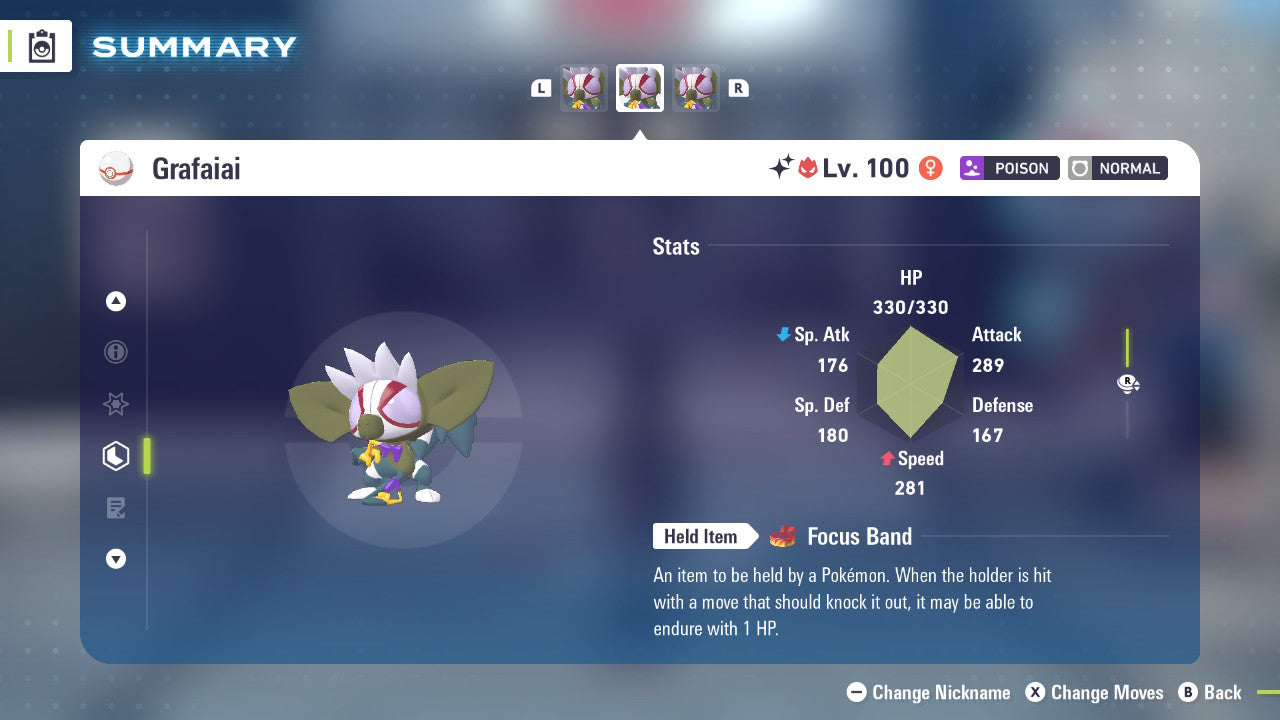Select the rightmost party Pokémon tab
The height and width of the screenshot is (720, 1280).
696,87
